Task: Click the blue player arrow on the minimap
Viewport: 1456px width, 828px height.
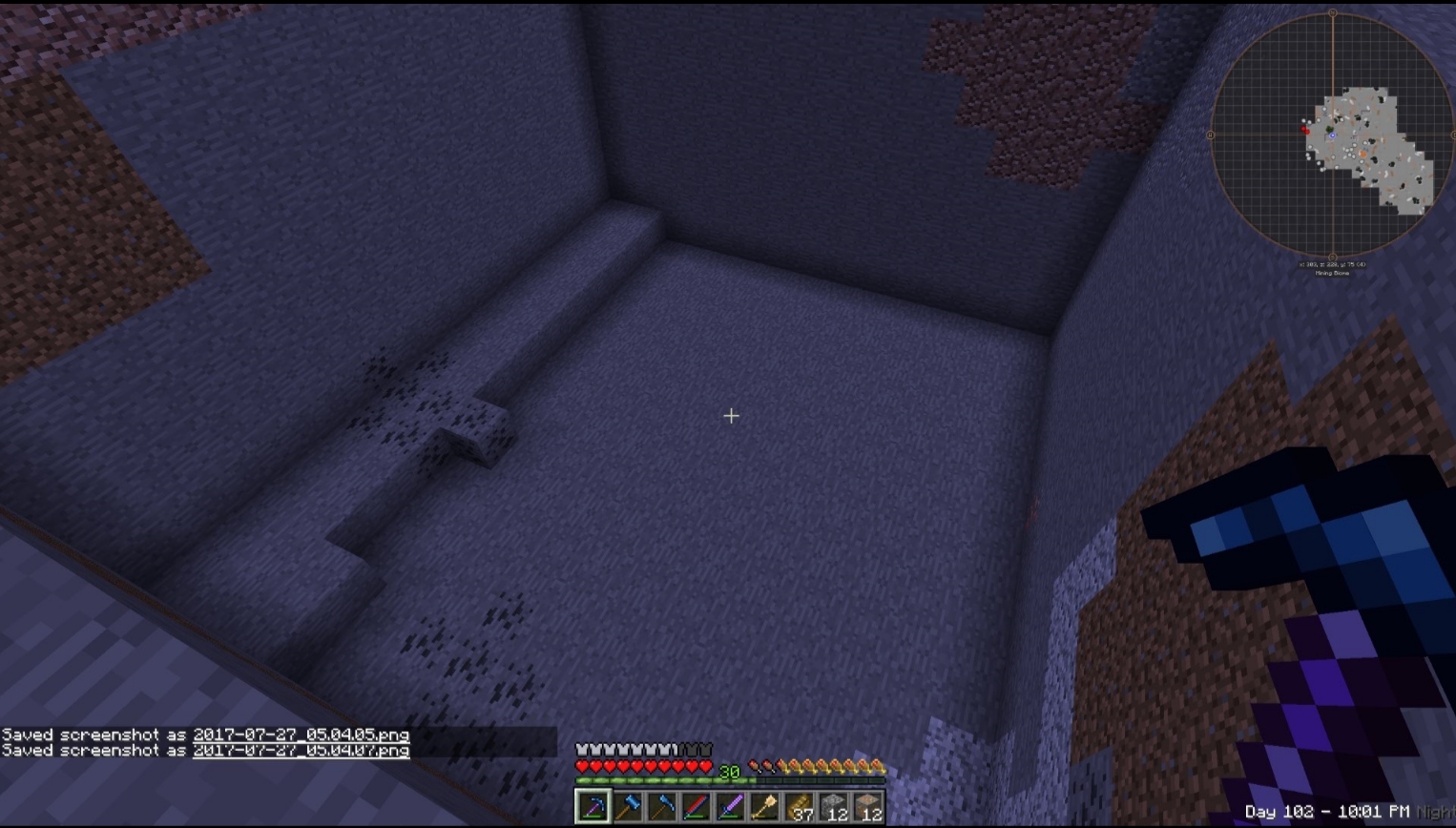Action: pyautogui.click(x=1332, y=135)
